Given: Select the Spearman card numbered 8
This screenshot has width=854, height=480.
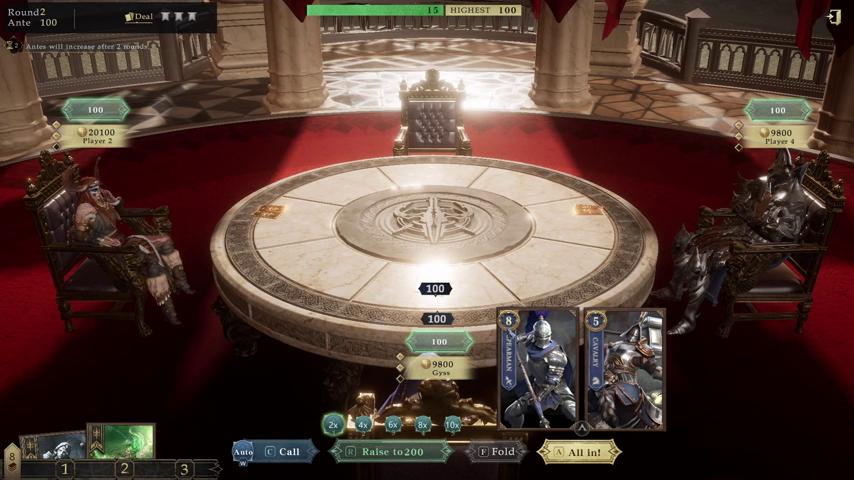Looking at the screenshot, I should point(539,369).
